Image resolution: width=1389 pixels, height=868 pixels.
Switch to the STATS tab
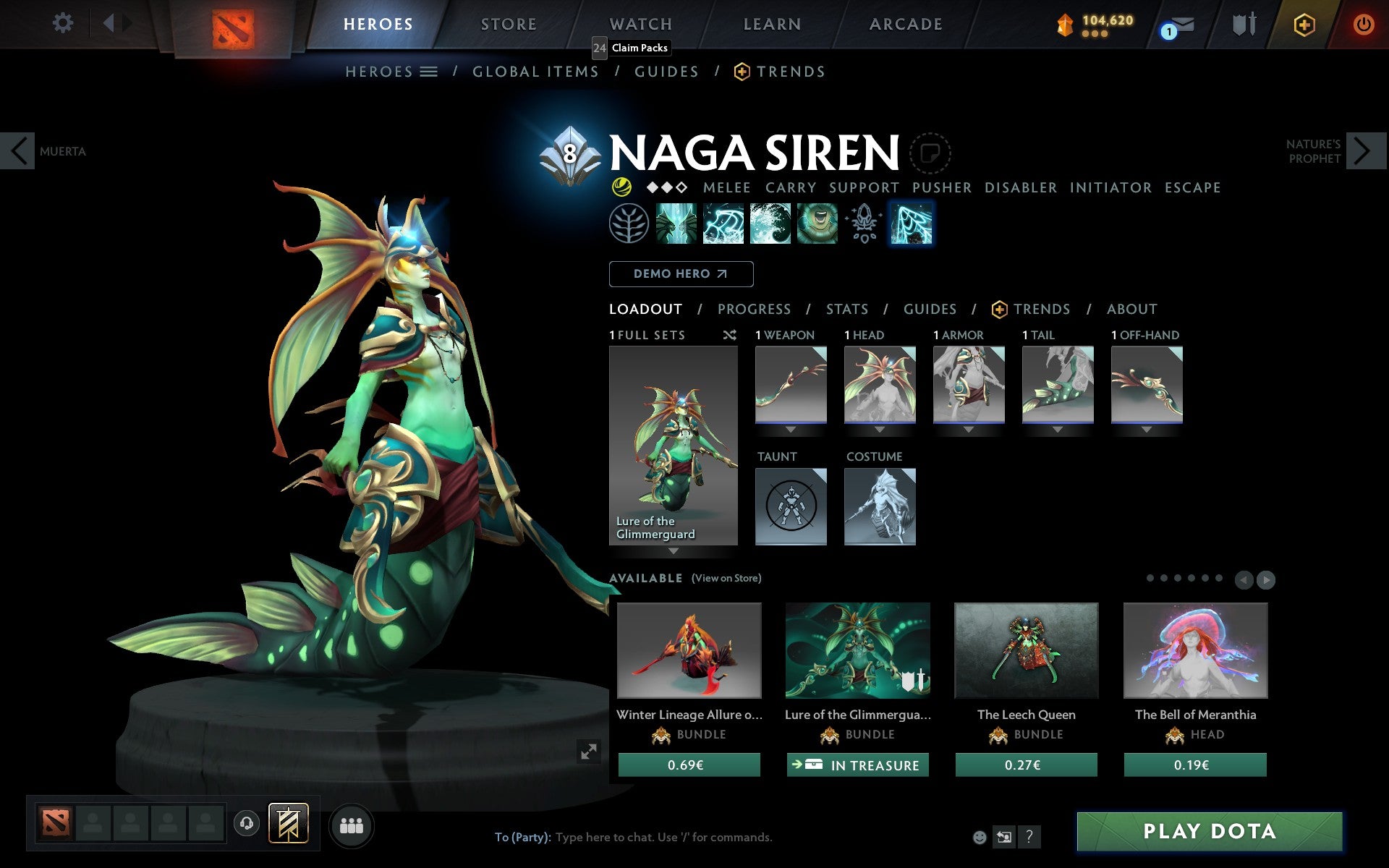(x=846, y=310)
